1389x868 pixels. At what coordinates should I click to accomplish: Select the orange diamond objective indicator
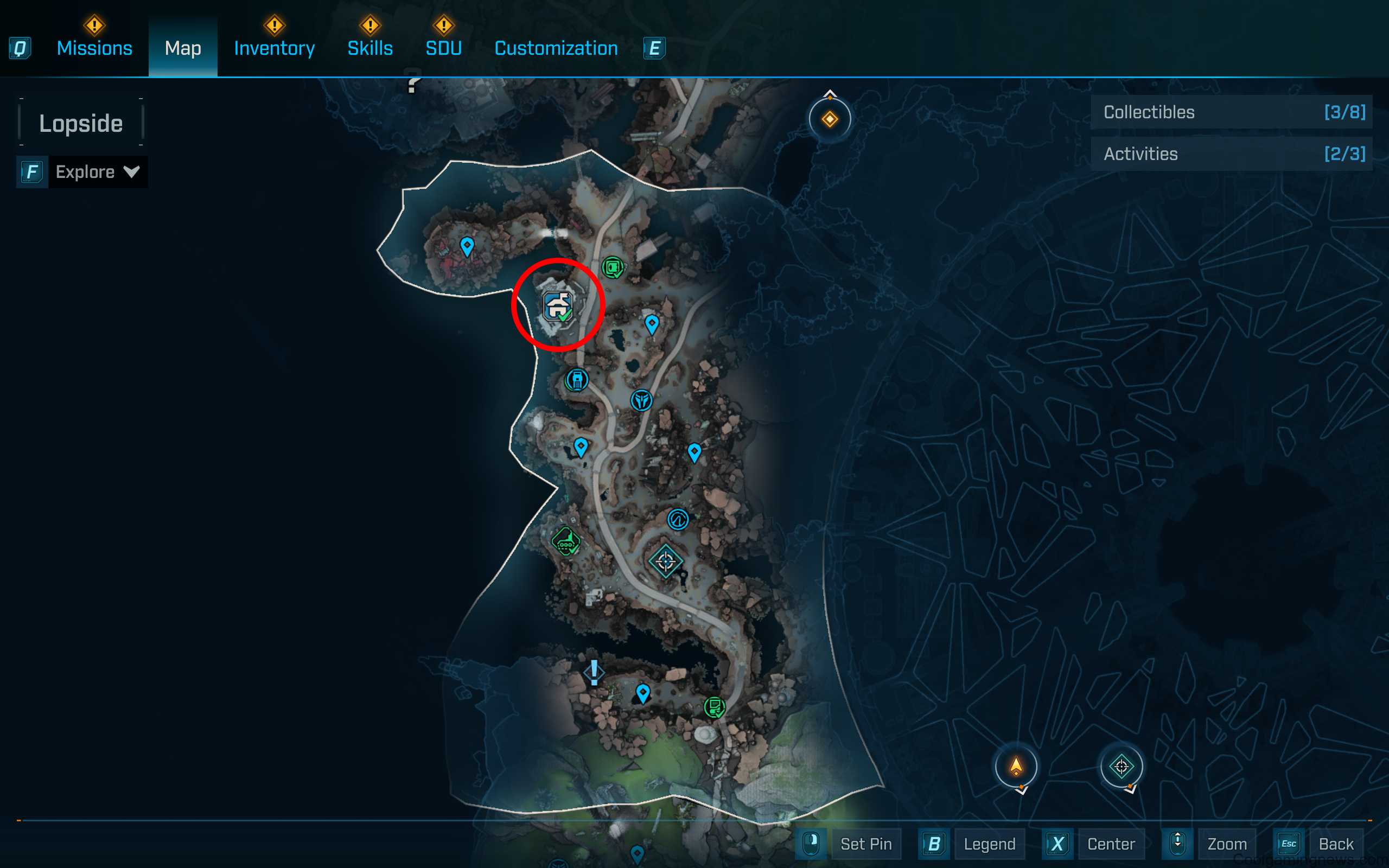[x=830, y=119]
